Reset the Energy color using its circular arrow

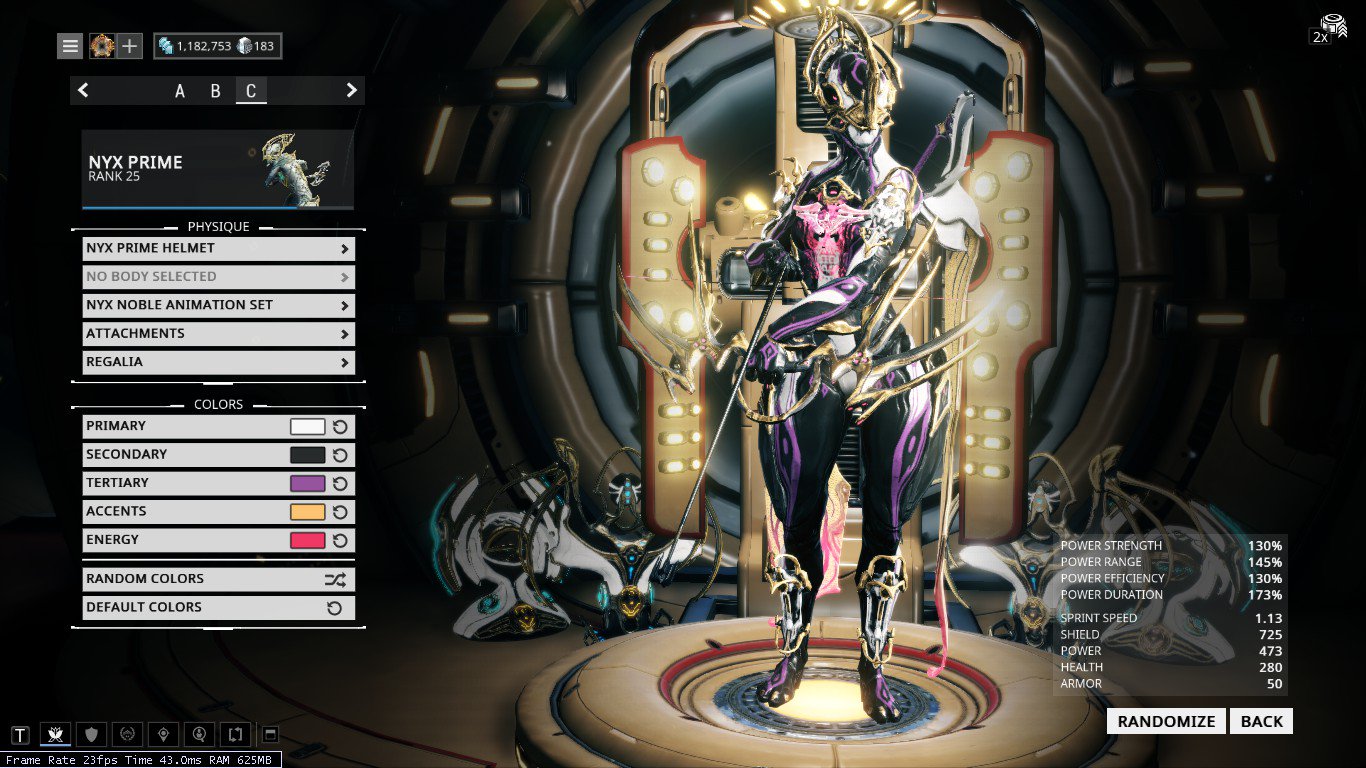pyautogui.click(x=342, y=539)
